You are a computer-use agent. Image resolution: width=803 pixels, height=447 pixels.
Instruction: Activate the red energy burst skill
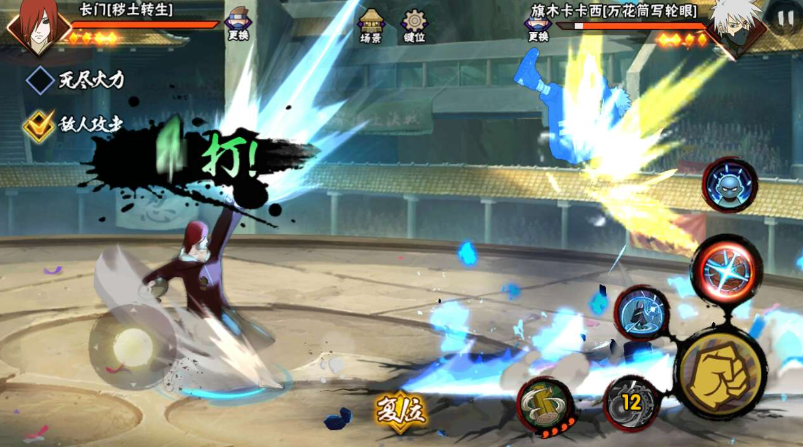pos(726,270)
